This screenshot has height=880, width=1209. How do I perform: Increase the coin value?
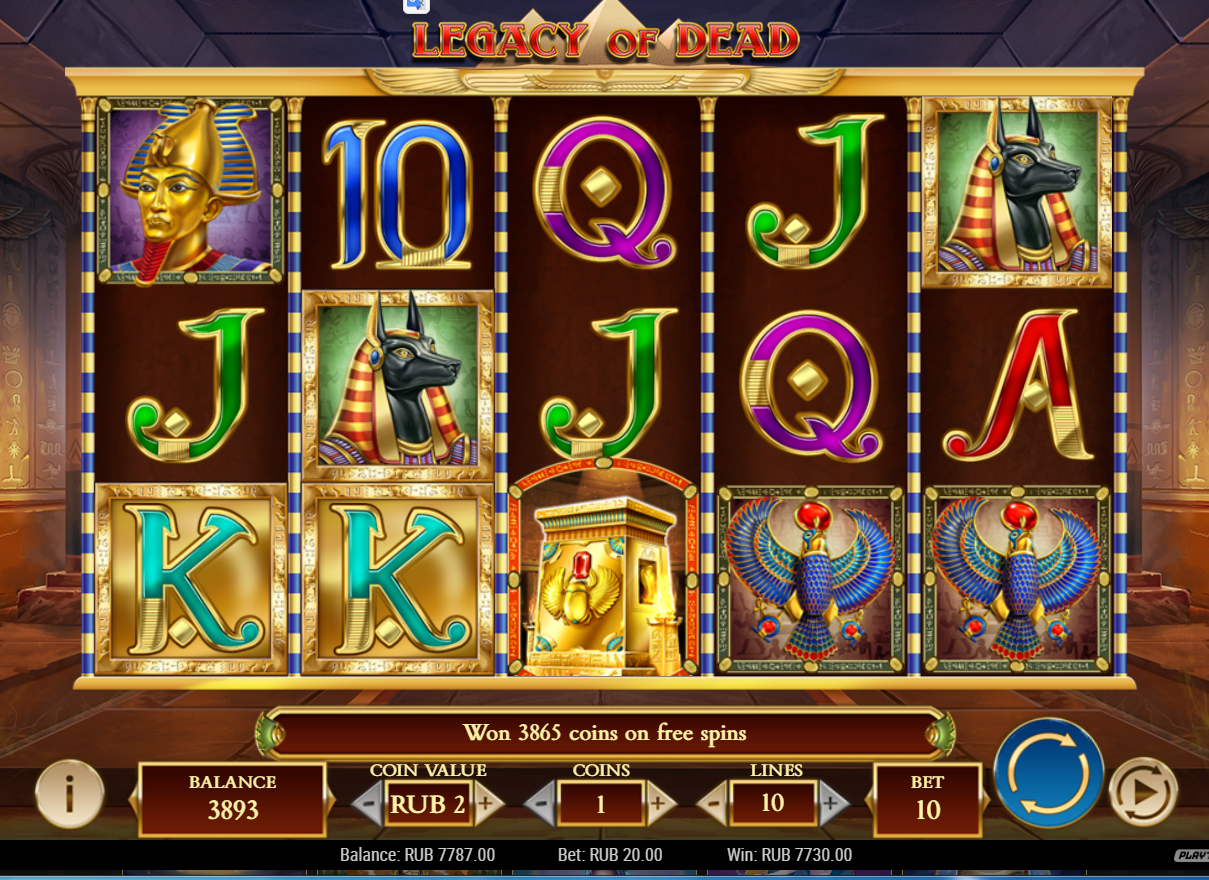487,803
